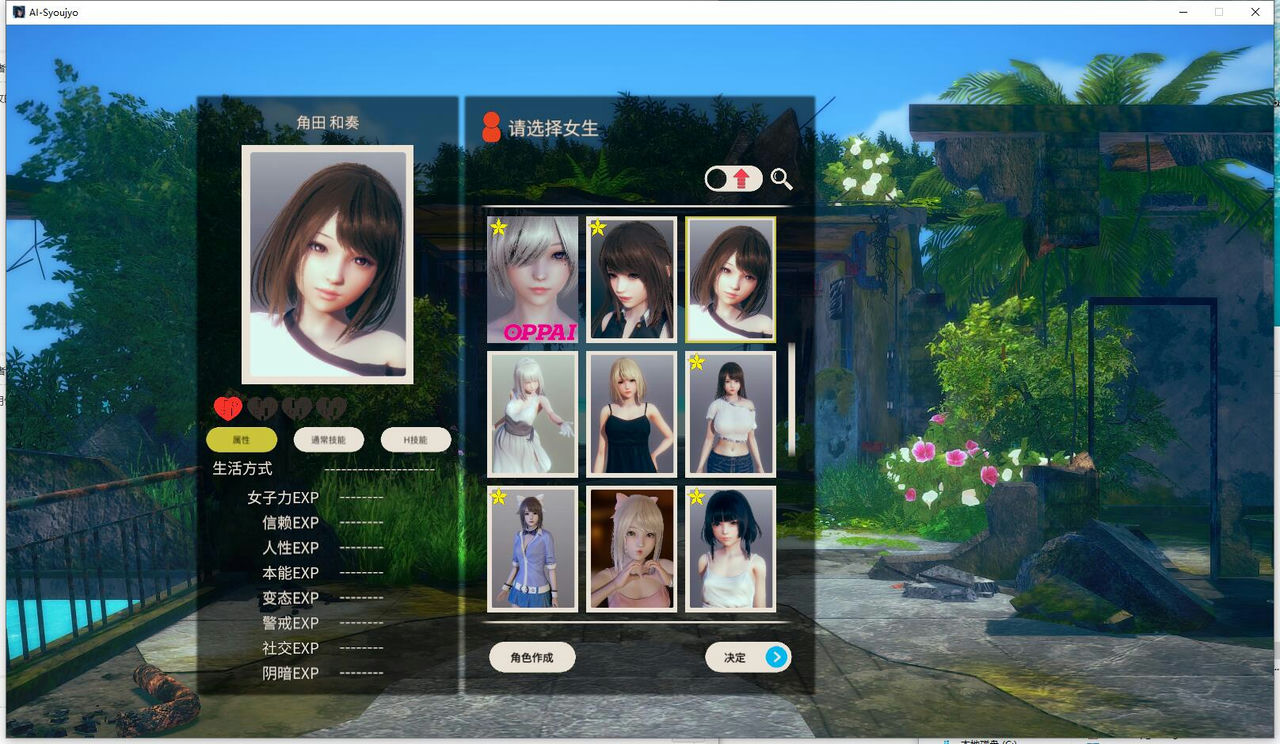
Task: Switch to the H技能 tab
Action: tap(415, 439)
